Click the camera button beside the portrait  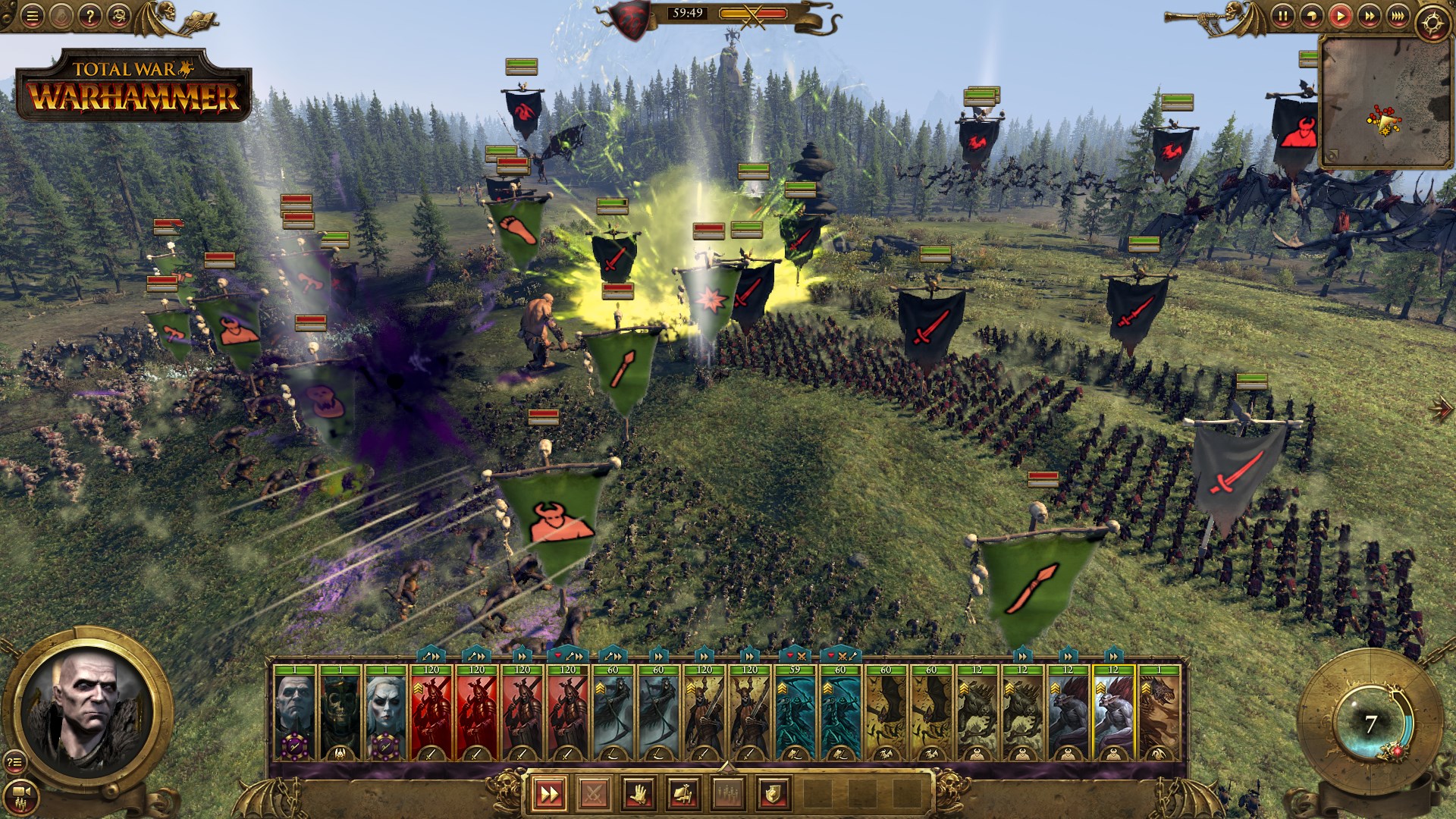pyautogui.click(x=21, y=792)
